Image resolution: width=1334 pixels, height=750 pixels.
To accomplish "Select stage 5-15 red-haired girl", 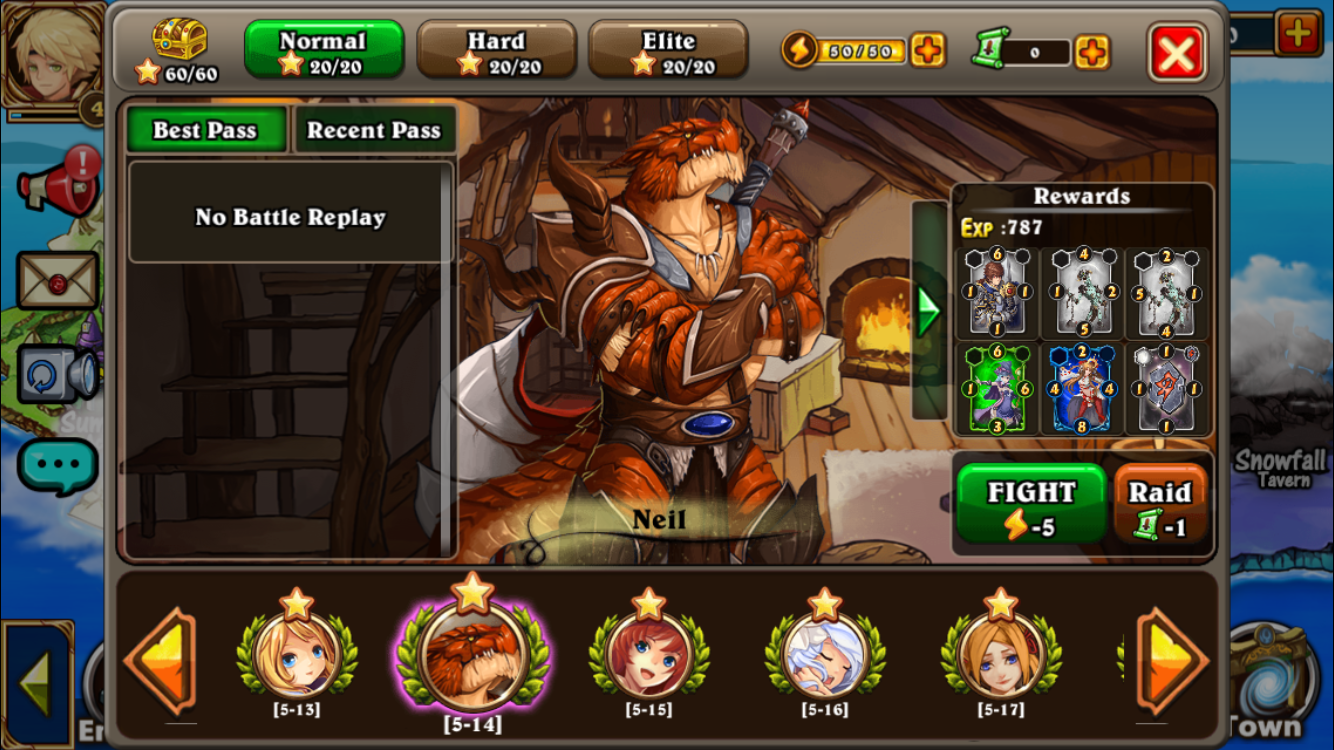I will click(x=649, y=655).
